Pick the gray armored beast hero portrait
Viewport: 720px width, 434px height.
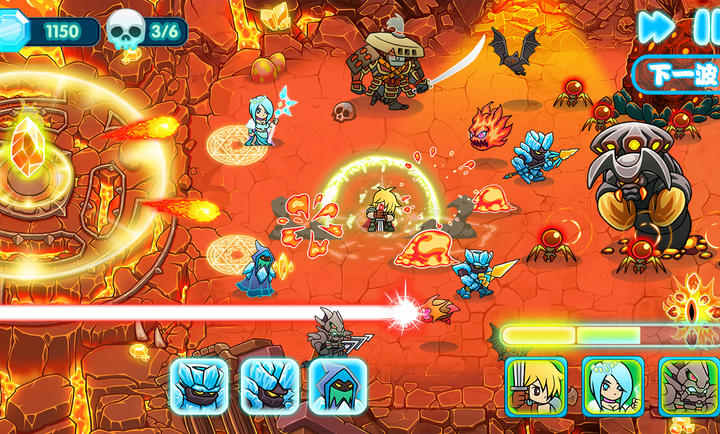click(689, 386)
